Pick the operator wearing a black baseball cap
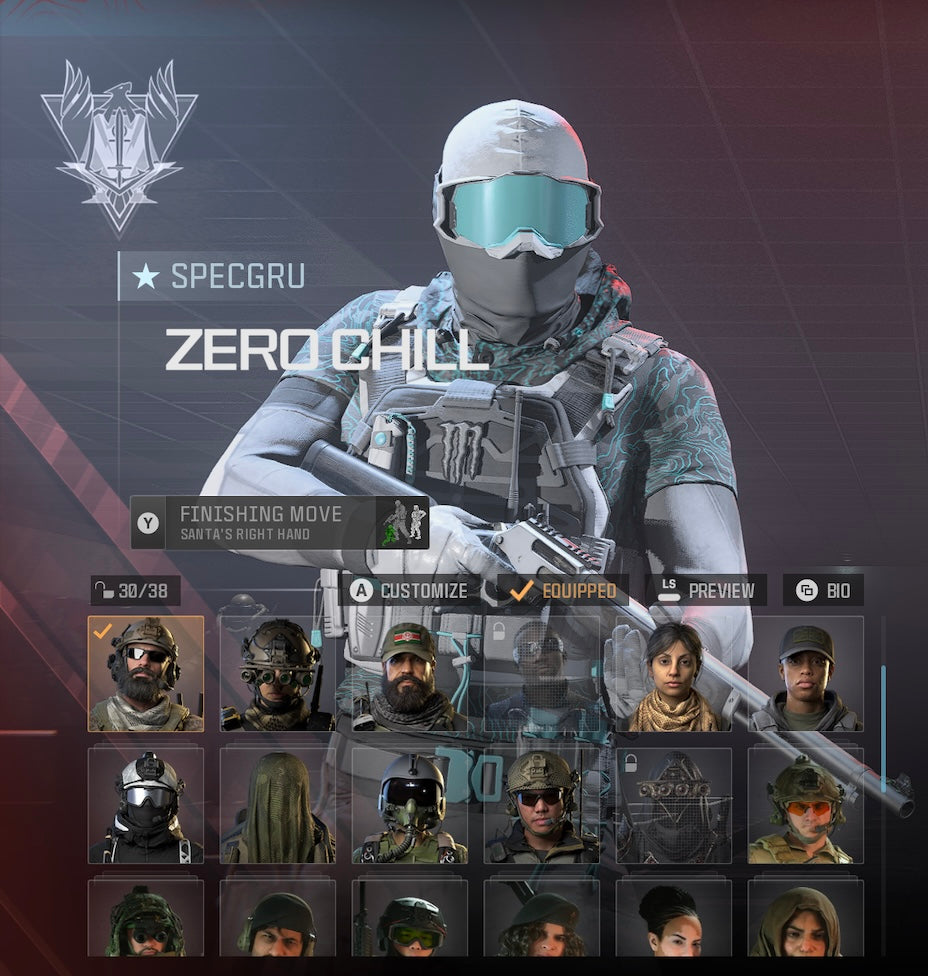This screenshot has width=928, height=976. [805, 674]
